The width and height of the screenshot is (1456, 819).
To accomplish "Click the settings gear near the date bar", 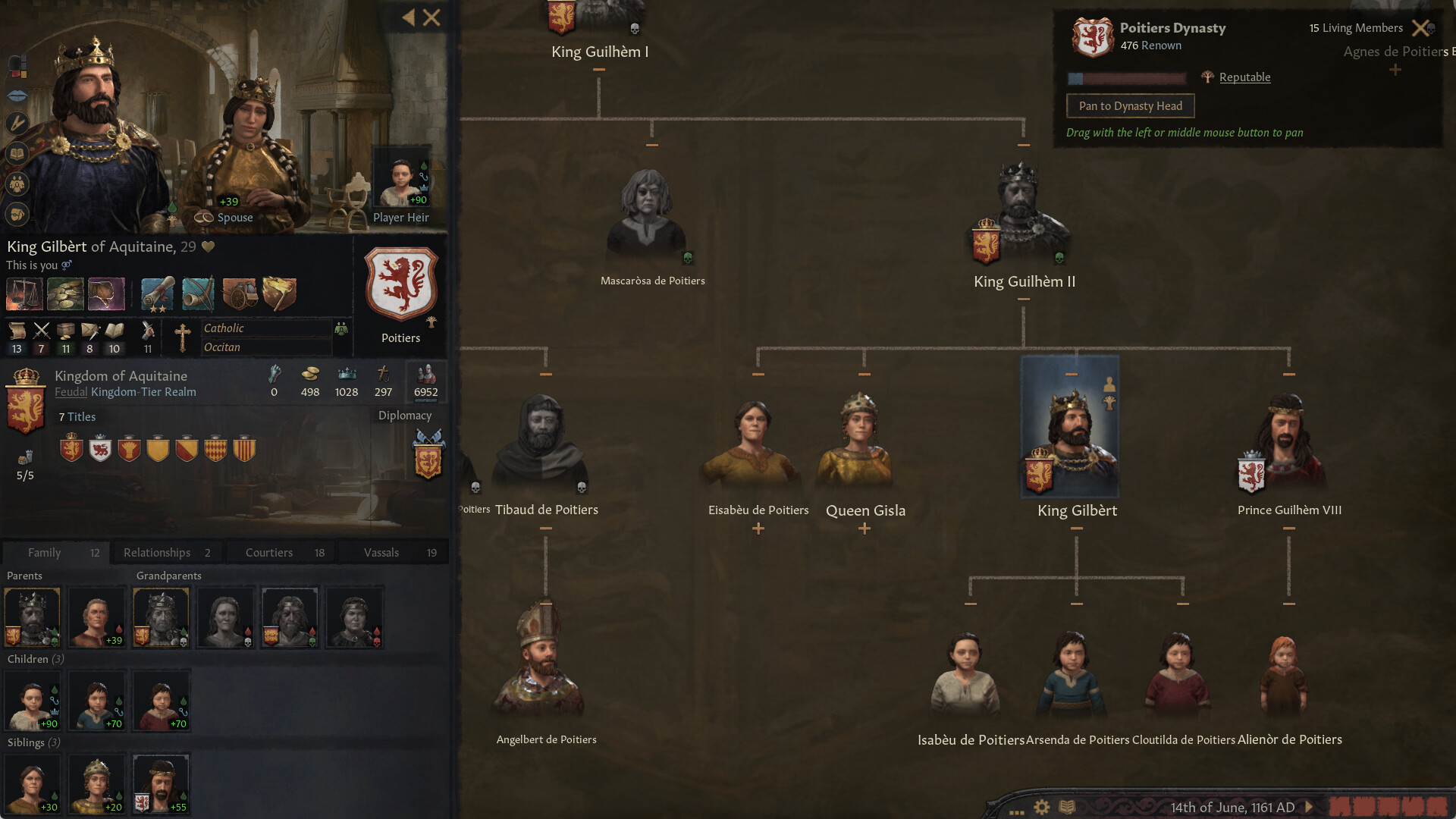I will coord(1042,807).
